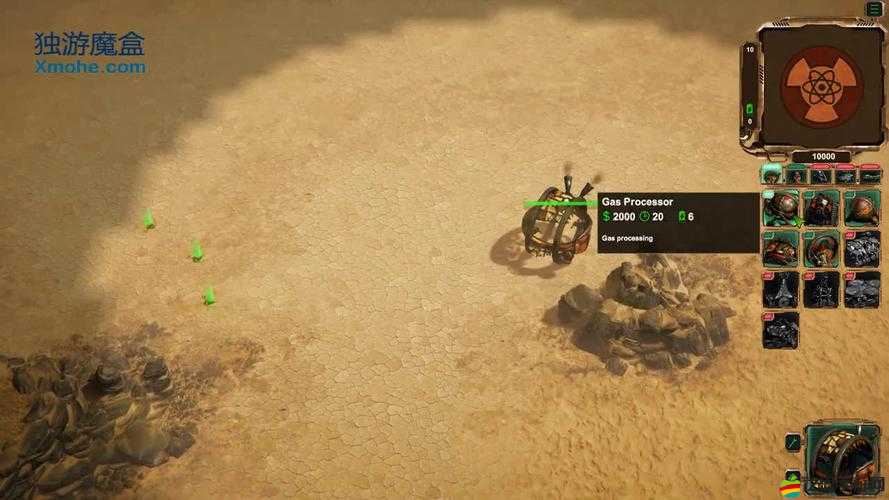
Task: Click the radar panel with the atom symbol
Action: (820, 86)
